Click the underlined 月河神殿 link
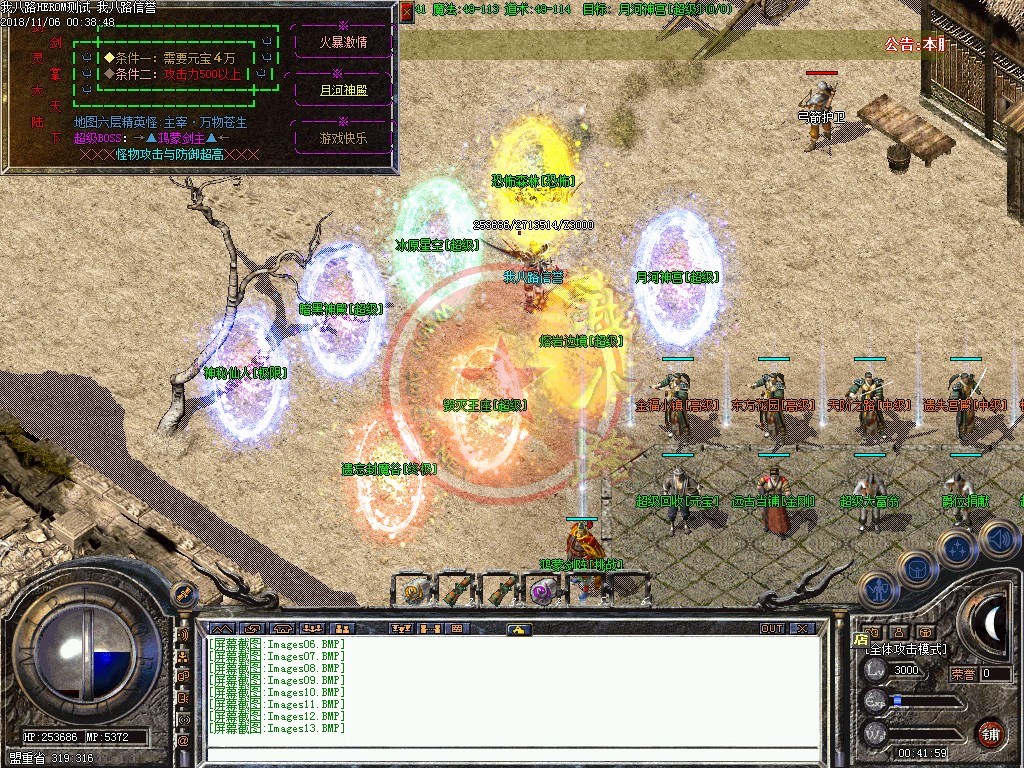1024x768 pixels. coord(342,89)
